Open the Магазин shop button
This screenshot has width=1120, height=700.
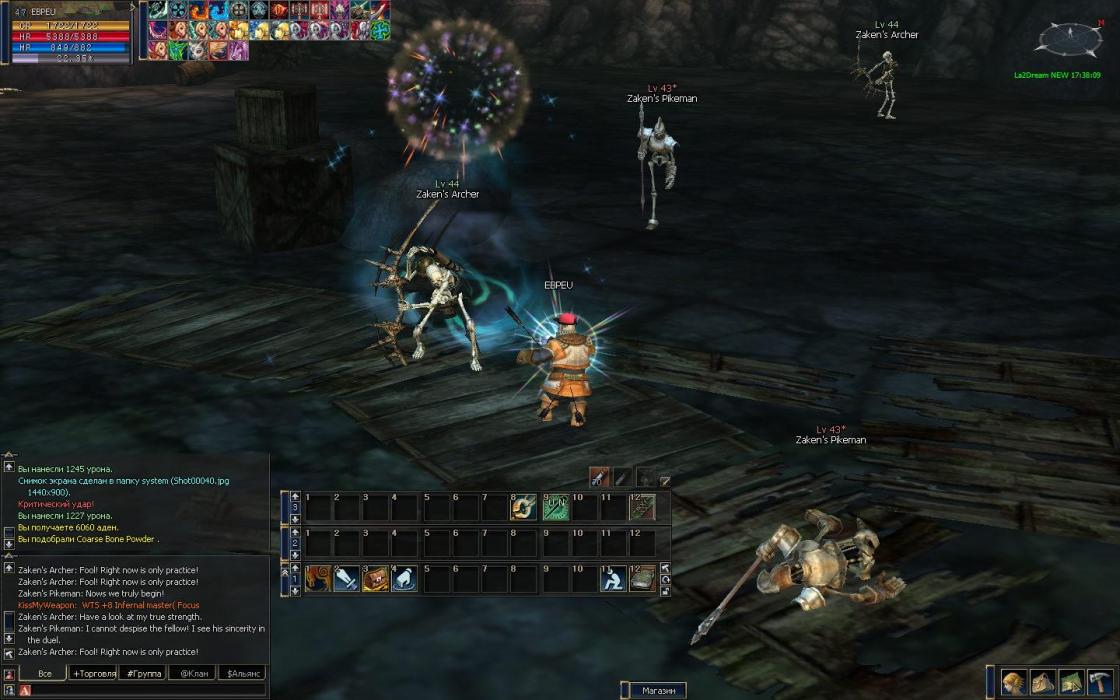pyautogui.click(x=658, y=690)
